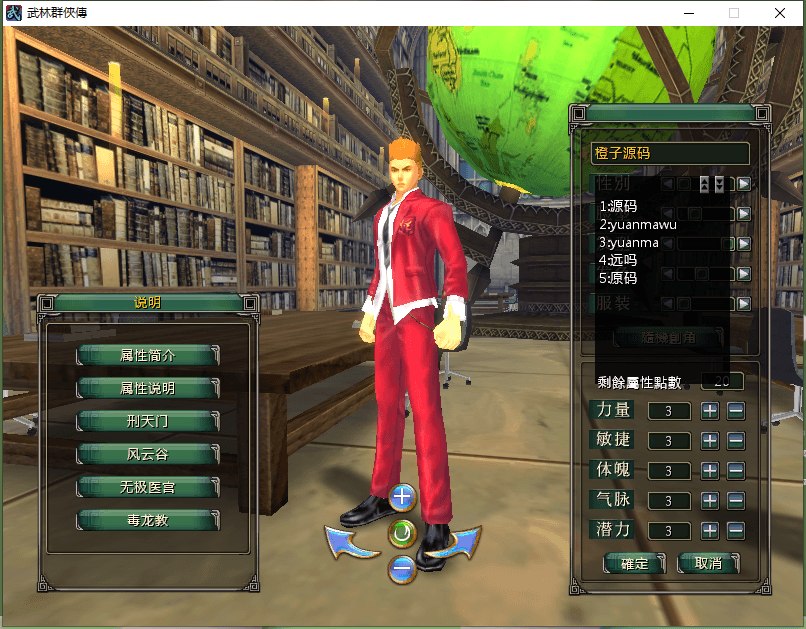
Task: Remove a point from 气脉
Action: point(735,500)
